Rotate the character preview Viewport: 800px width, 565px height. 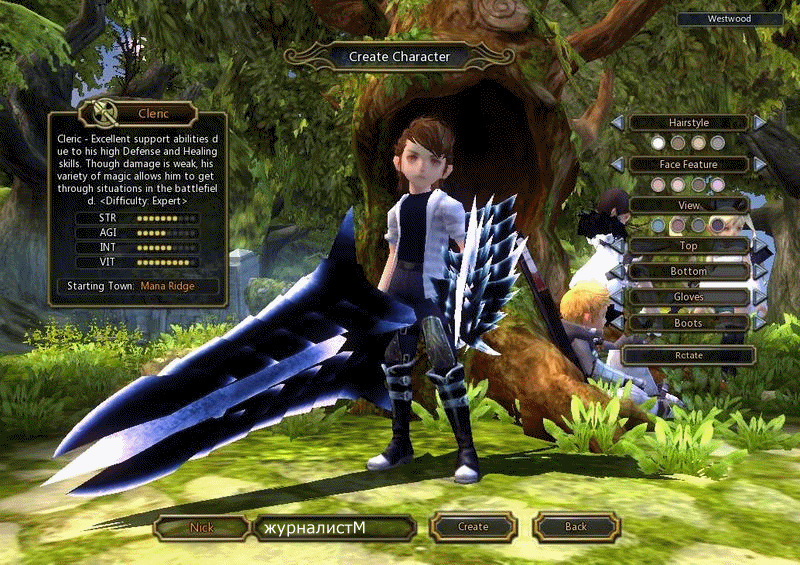(x=689, y=355)
